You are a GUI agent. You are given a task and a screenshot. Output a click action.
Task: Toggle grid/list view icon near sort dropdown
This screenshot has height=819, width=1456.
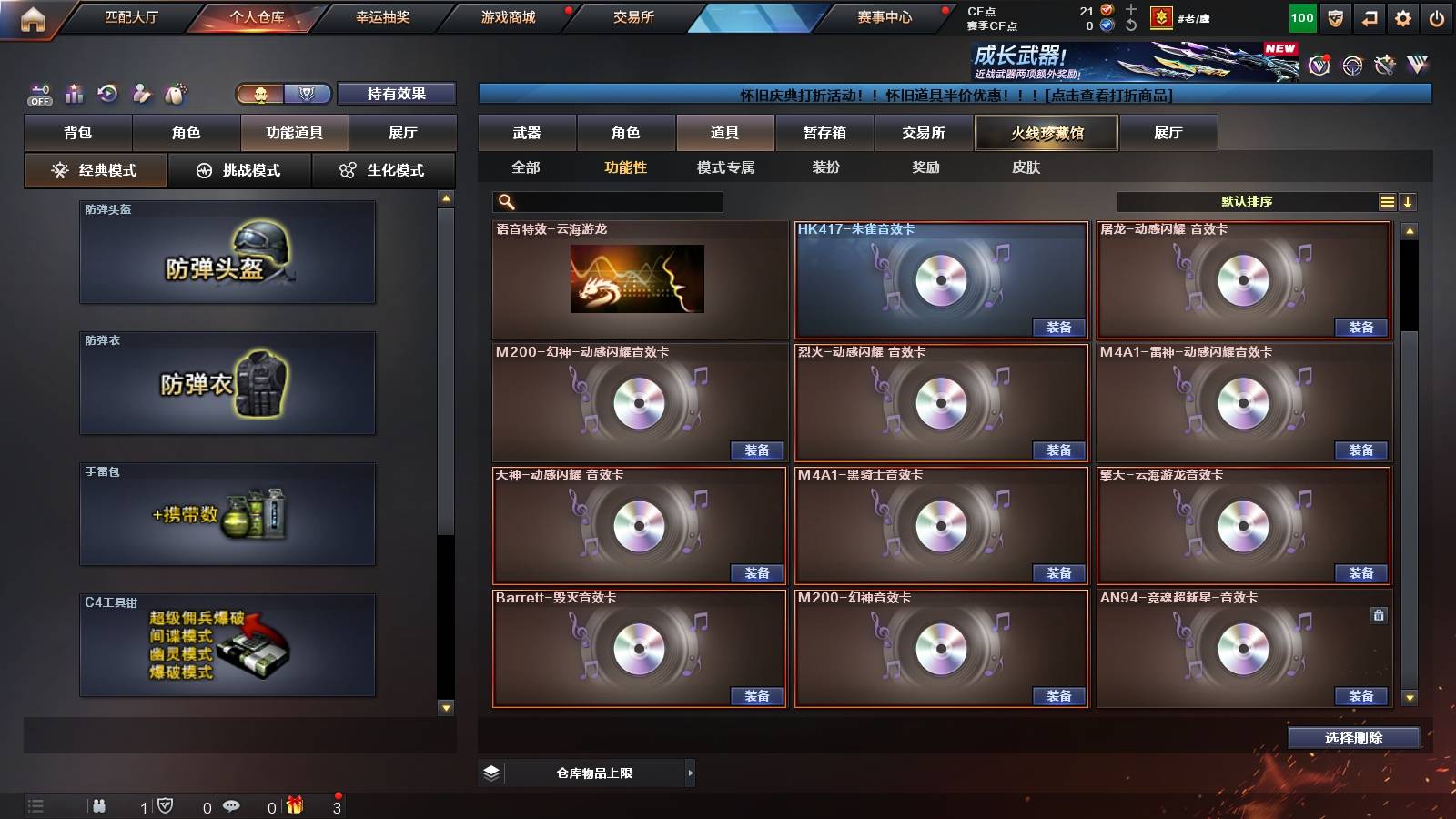(1387, 202)
